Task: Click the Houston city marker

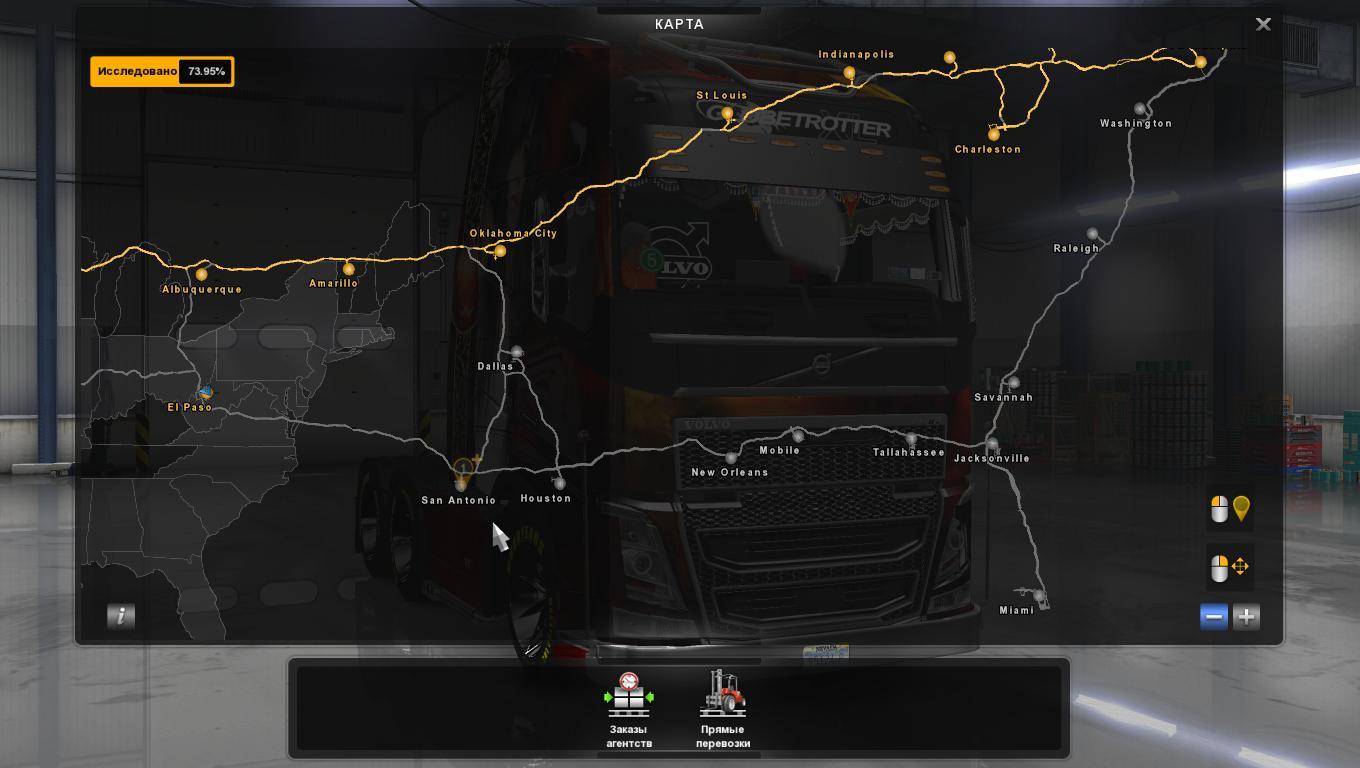Action: pos(559,484)
